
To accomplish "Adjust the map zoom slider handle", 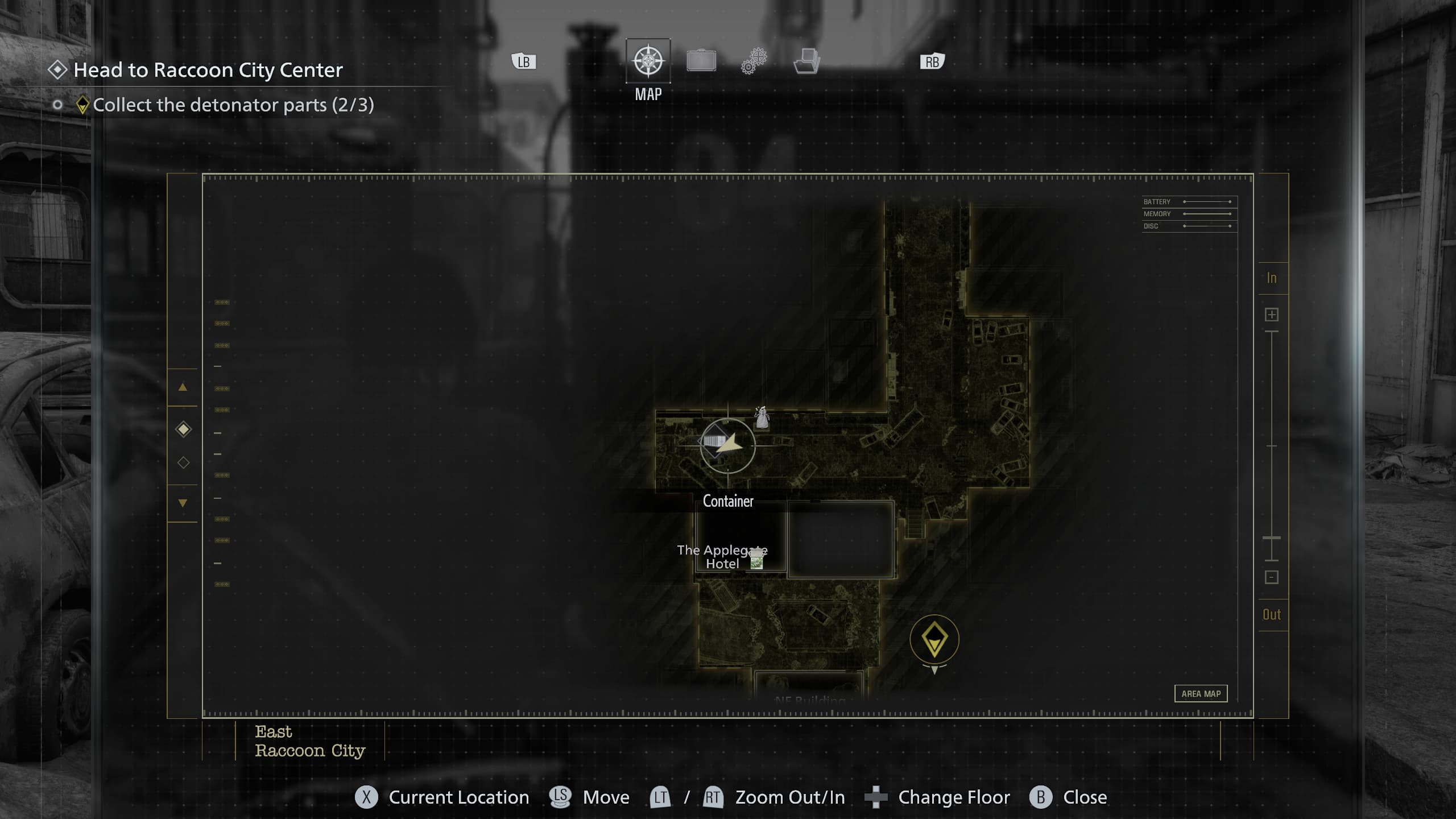I will [1272, 537].
